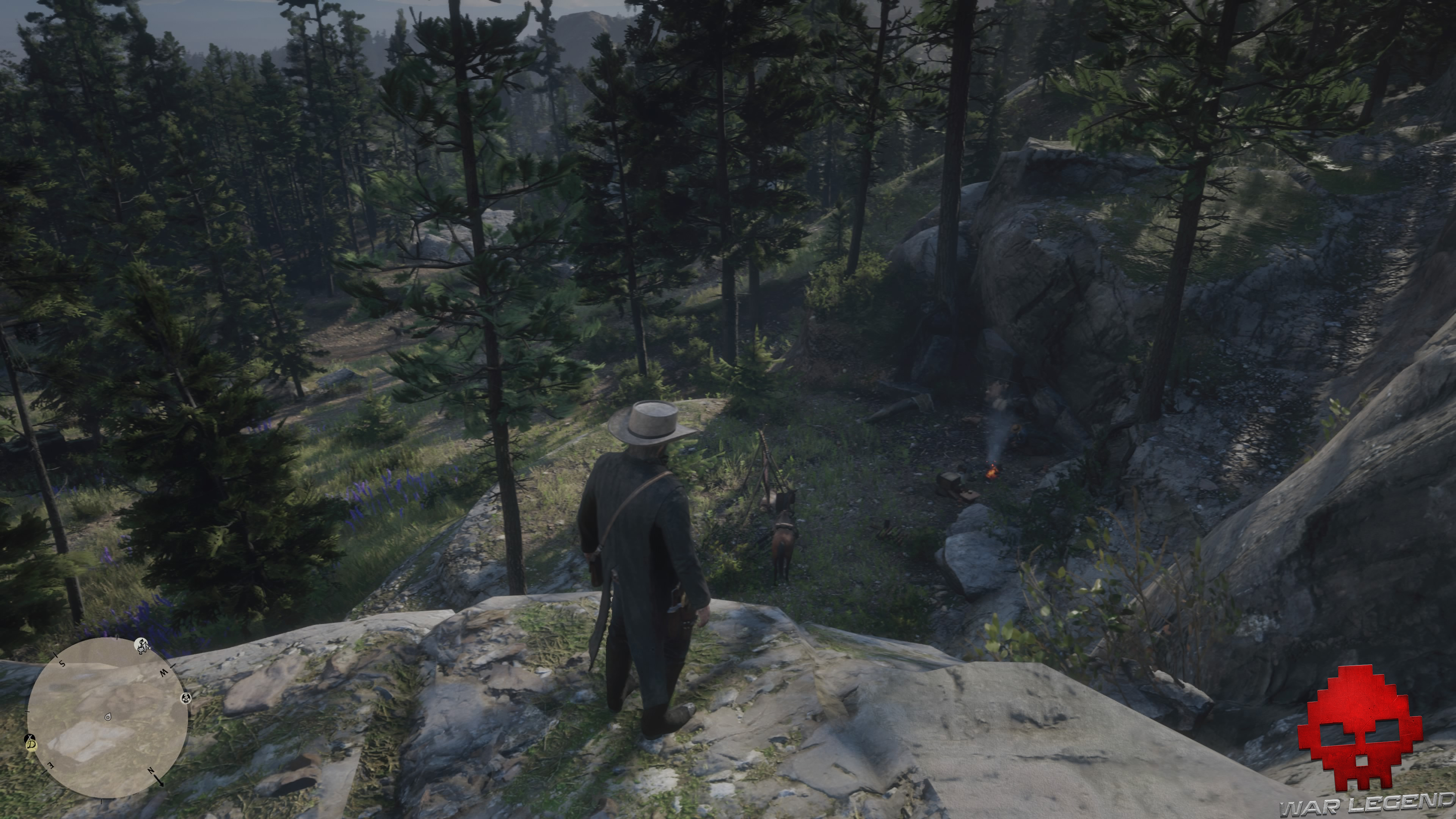Select the letter S on the compass
Viewport: 1456px width, 819px height.
(x=61, y=664)
